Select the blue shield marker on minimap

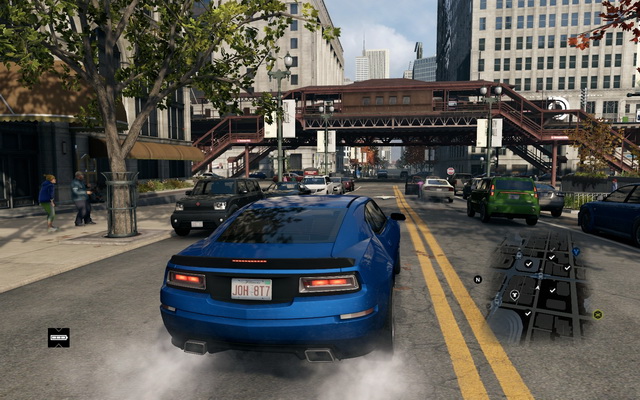pos(575,252)
